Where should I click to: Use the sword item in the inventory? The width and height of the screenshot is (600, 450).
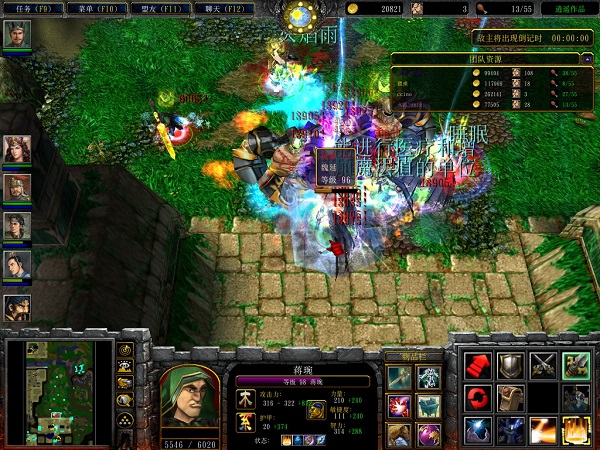pos(399,378)
